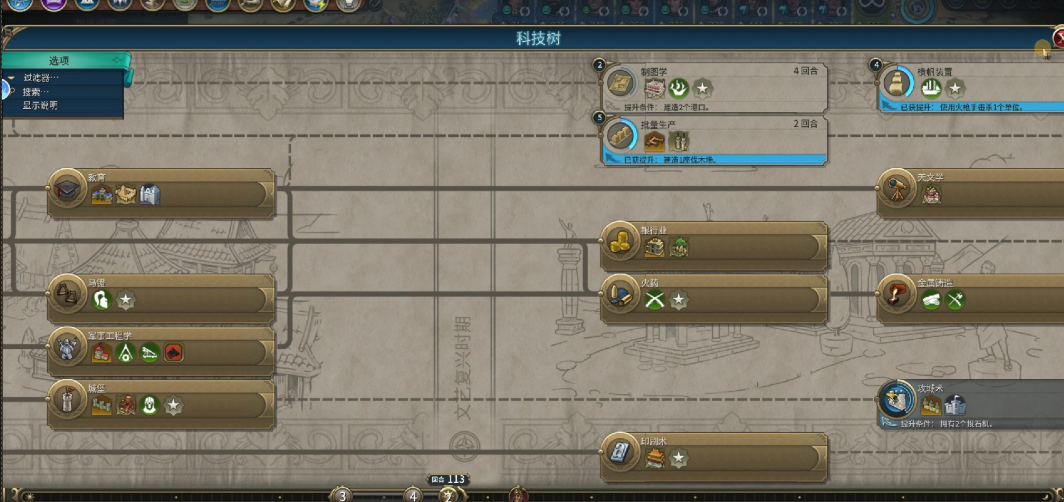Select the 金属铸造 (Metal Casting) technology
This screenshot has width=1064, height=502.
[970, 298]
